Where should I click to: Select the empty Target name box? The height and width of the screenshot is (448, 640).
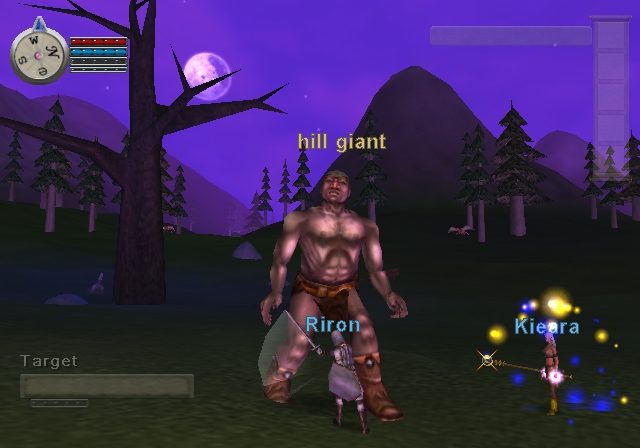[x=107, y=385]
